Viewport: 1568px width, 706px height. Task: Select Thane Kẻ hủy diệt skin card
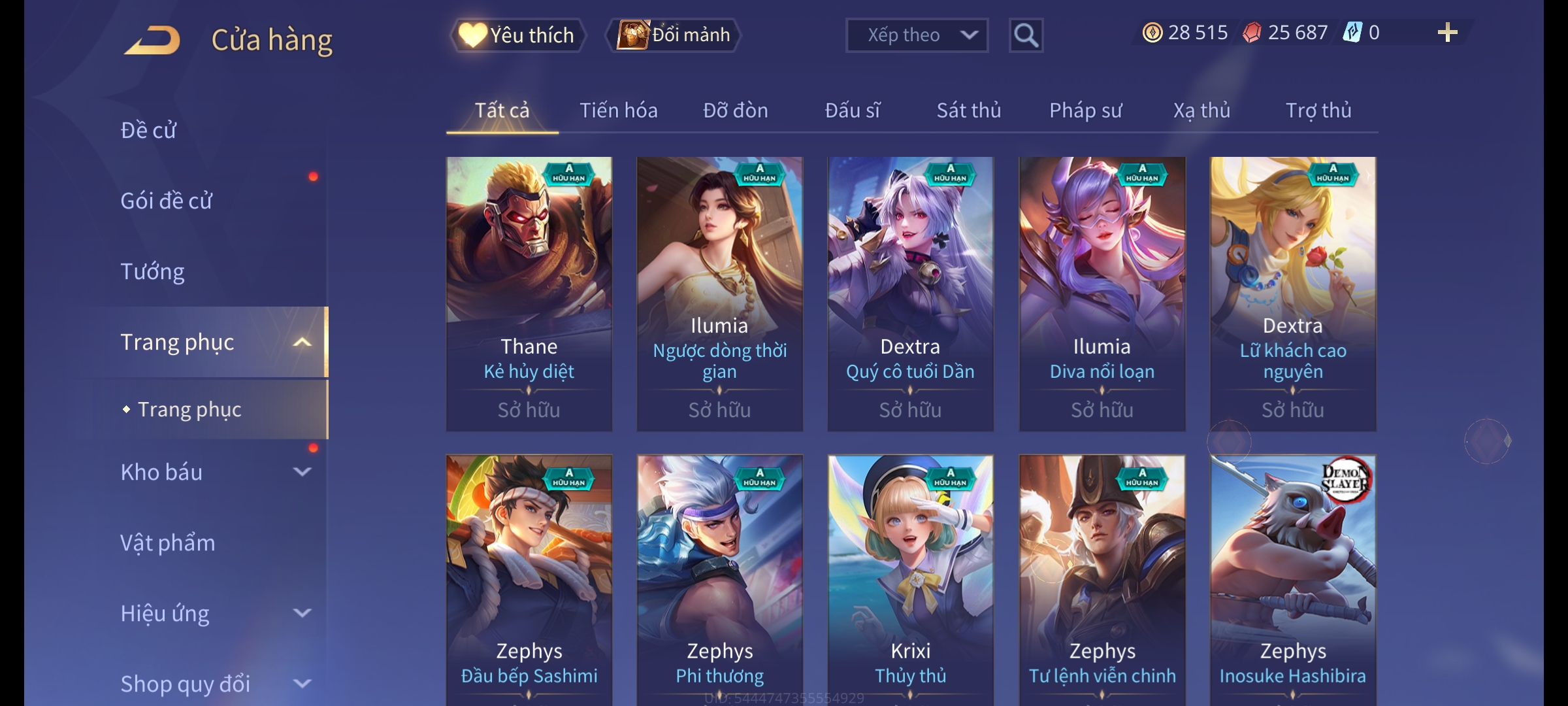[x=529, y=293]
